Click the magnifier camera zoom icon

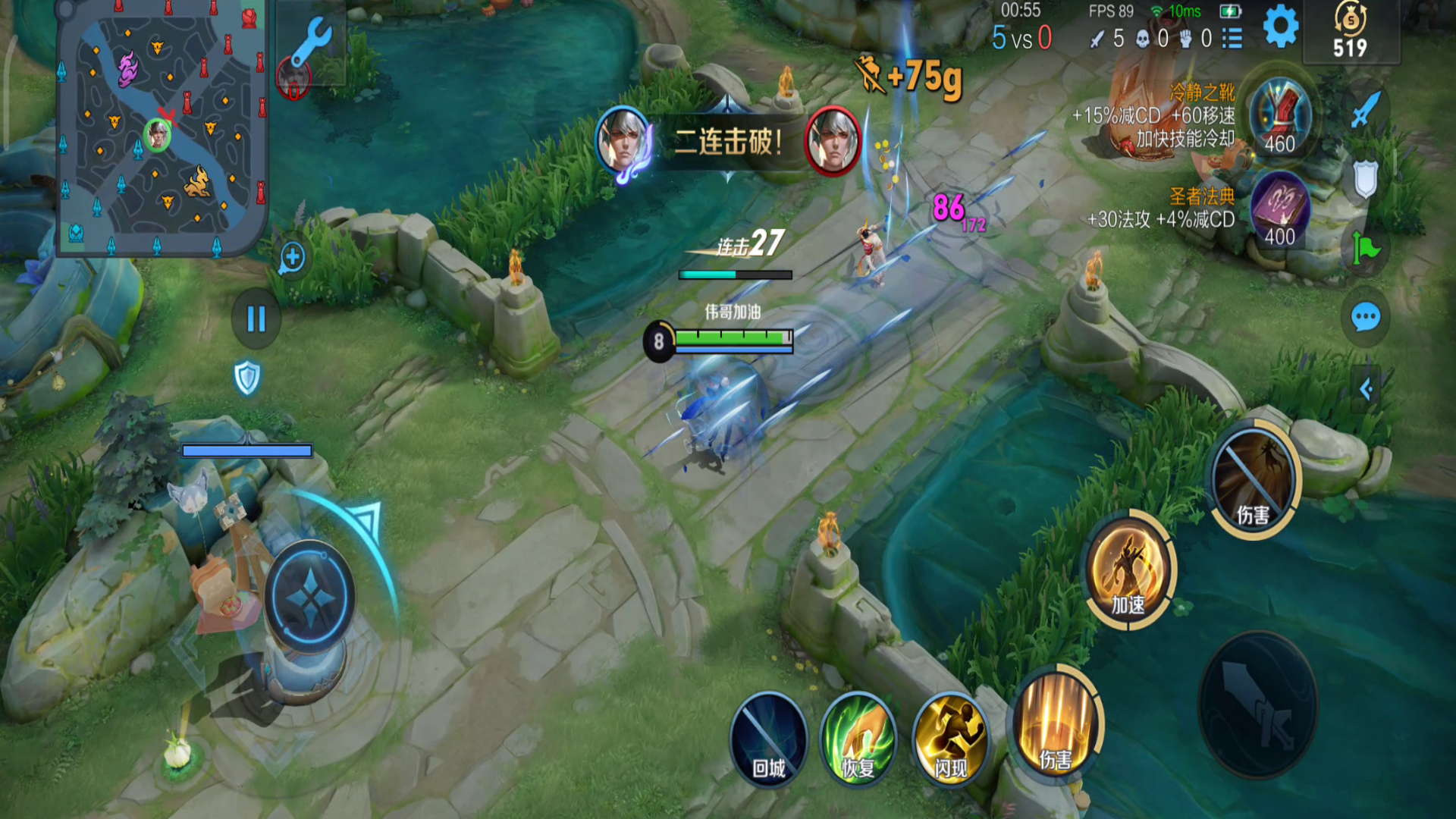tap(292, 259)
